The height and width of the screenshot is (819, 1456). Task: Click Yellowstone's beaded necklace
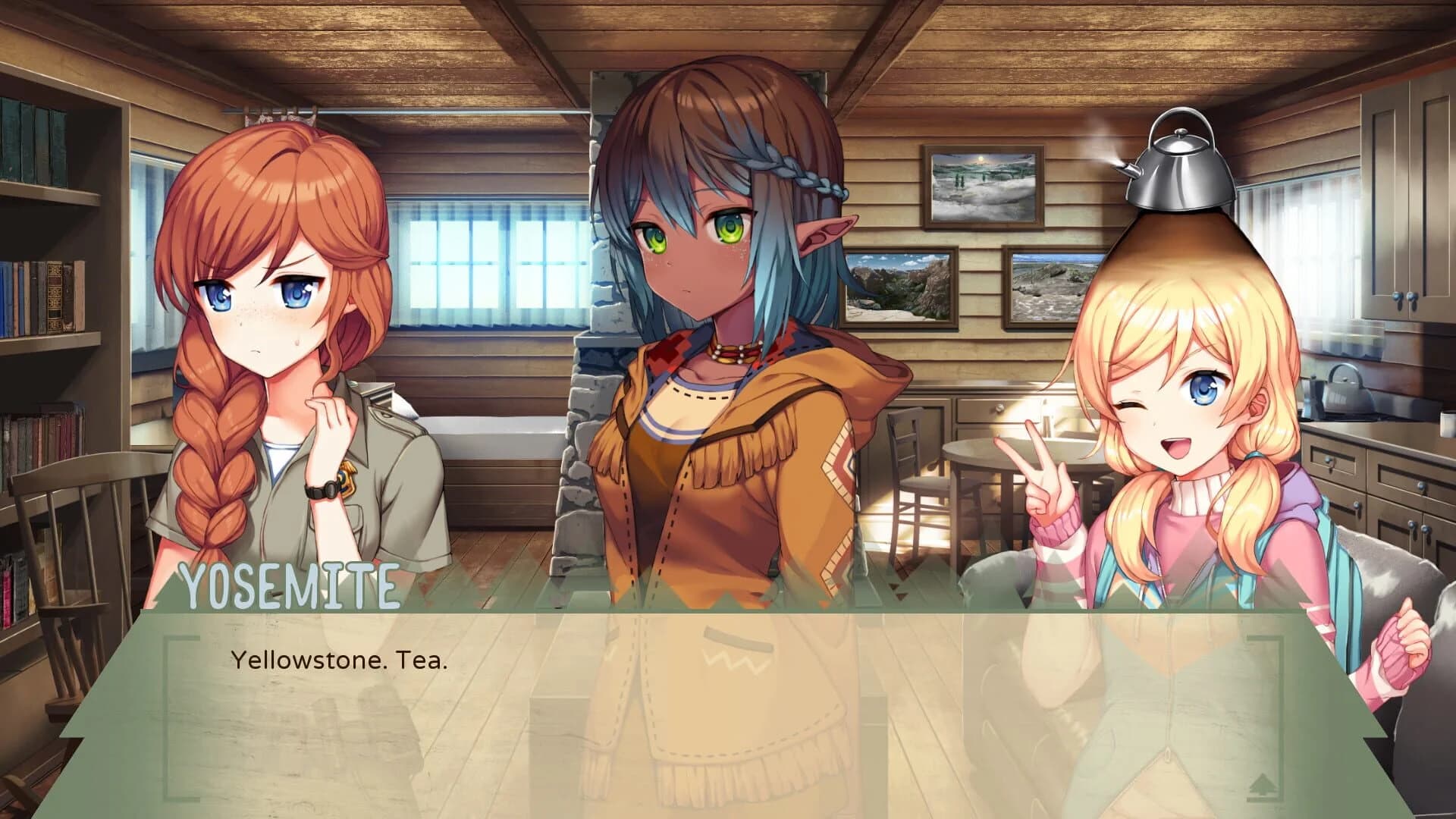tap(734, 350)
